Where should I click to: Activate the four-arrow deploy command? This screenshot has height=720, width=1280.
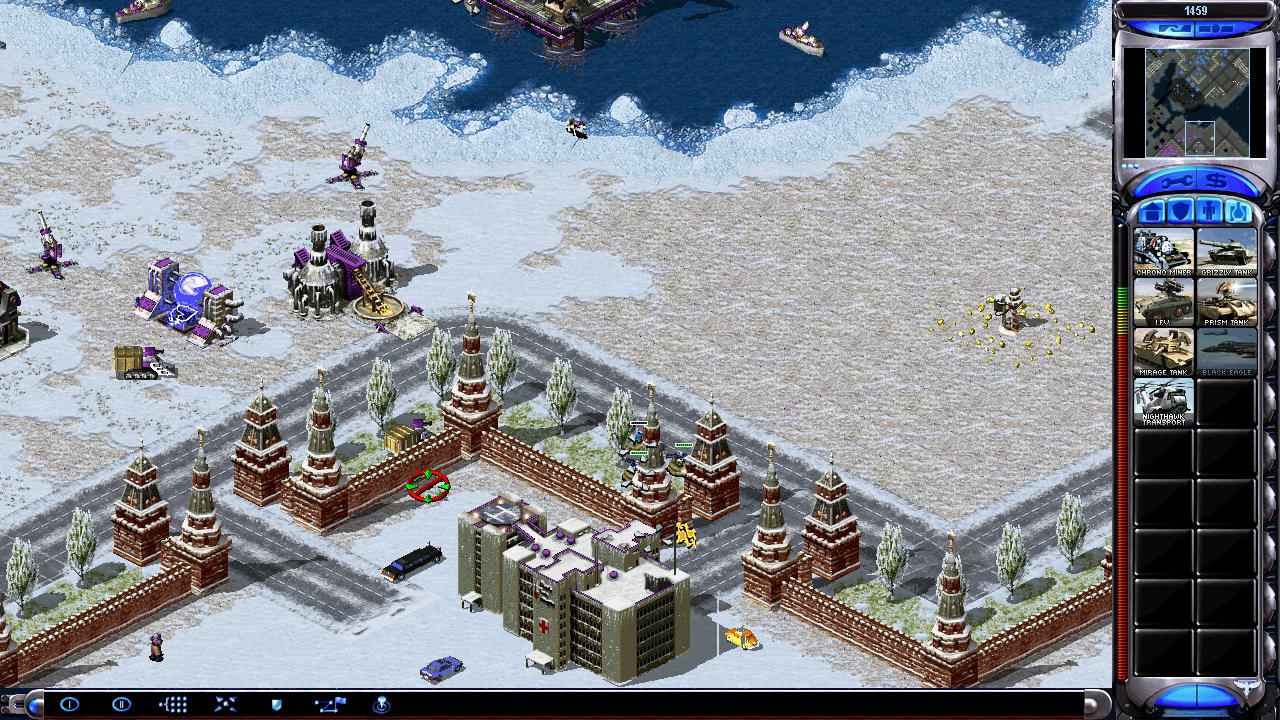pyautogui.click(x=225, y=704)
